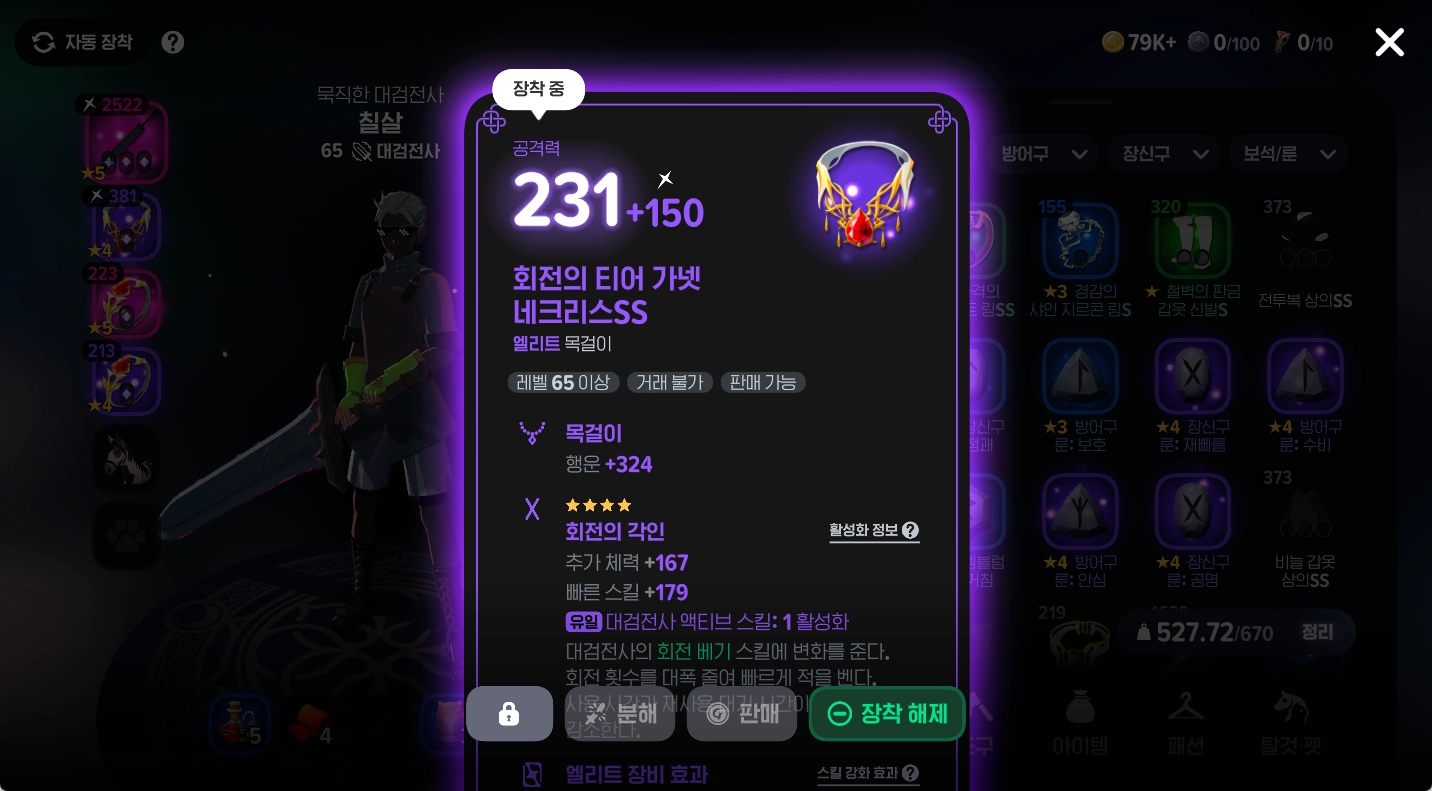1432x791 pixels.
Task: Click the 판매 가능 badge
Action: tap(763, 382)
